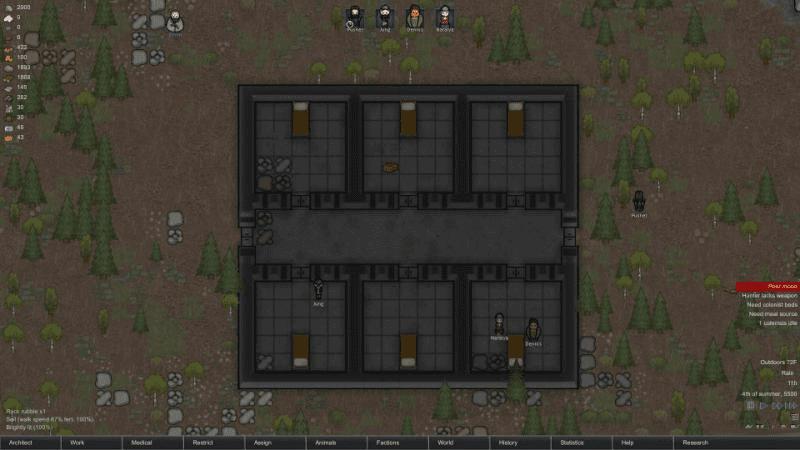The width and height of the screenshot is (800, 450).
Task: Show the Animals tab
Action: point(336,442)
